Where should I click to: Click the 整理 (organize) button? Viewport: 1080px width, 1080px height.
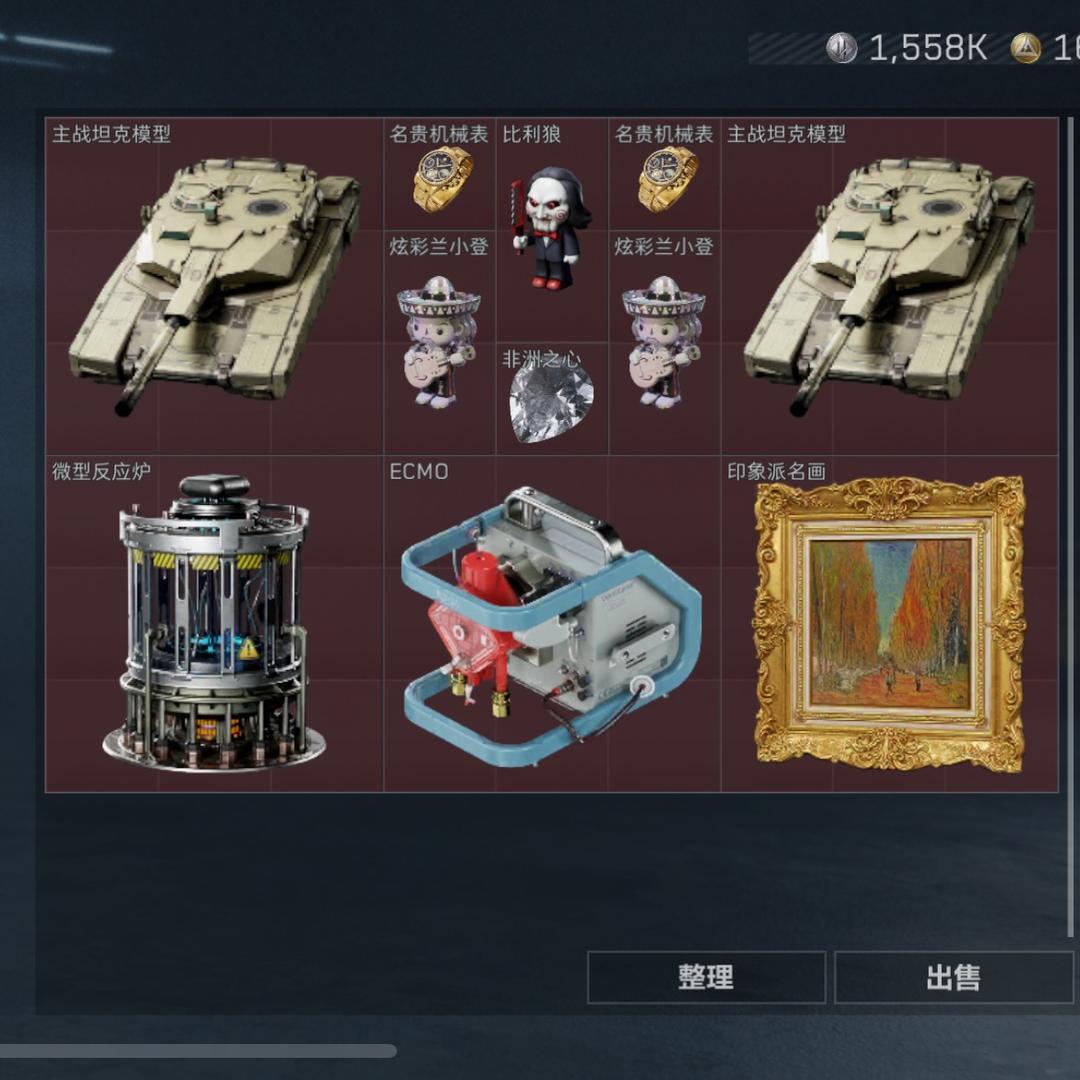(x=706, y=977)
